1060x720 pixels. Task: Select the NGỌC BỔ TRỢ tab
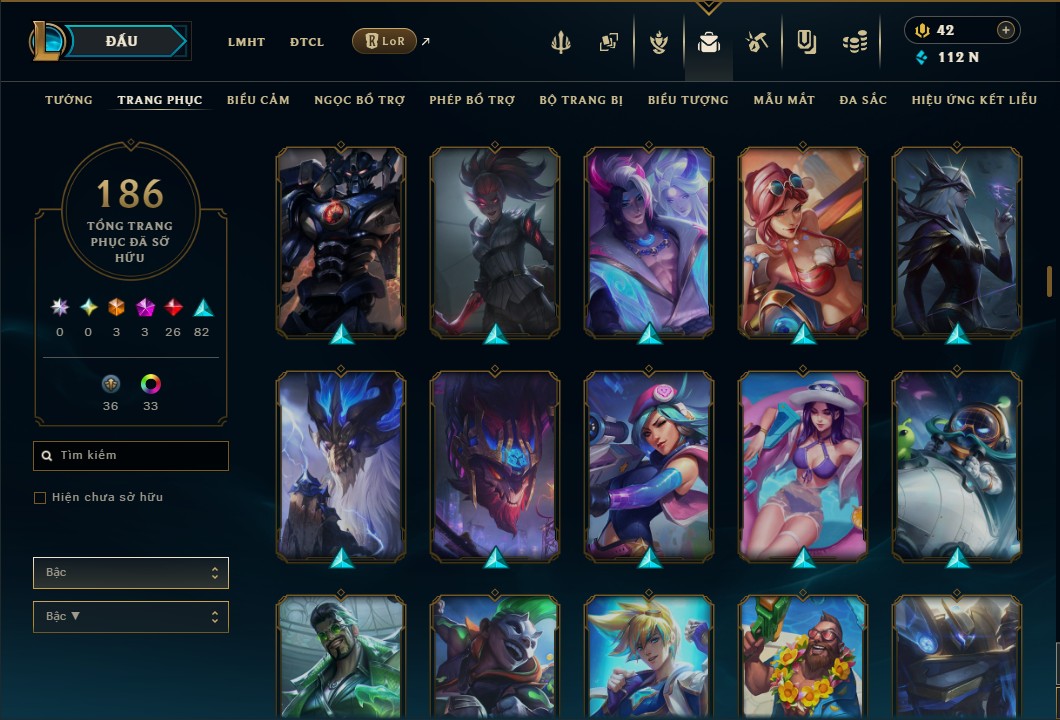tap(359, 100)
